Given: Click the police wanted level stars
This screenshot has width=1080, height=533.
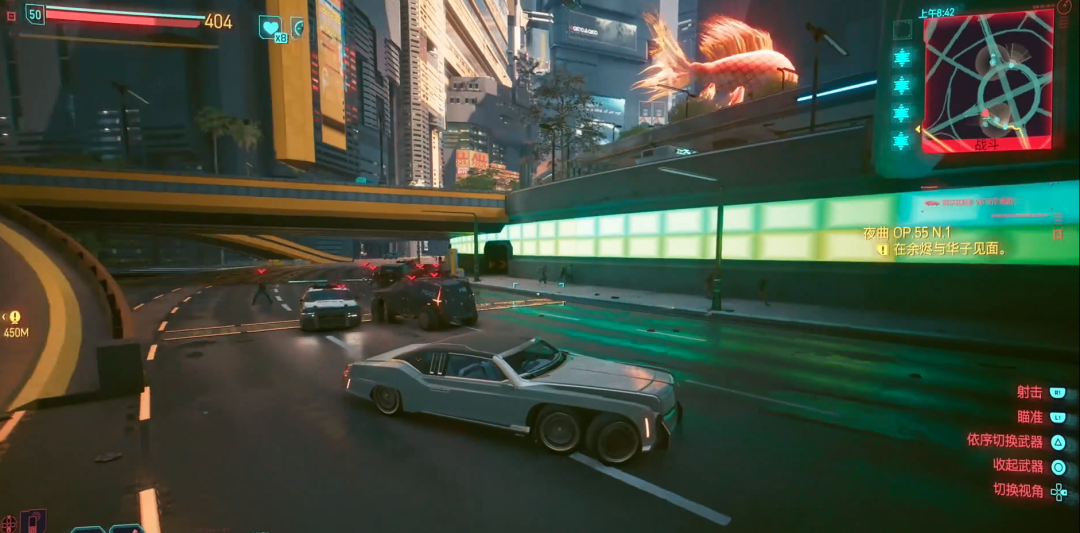Looking at the screenshot, I should [902, 98].
